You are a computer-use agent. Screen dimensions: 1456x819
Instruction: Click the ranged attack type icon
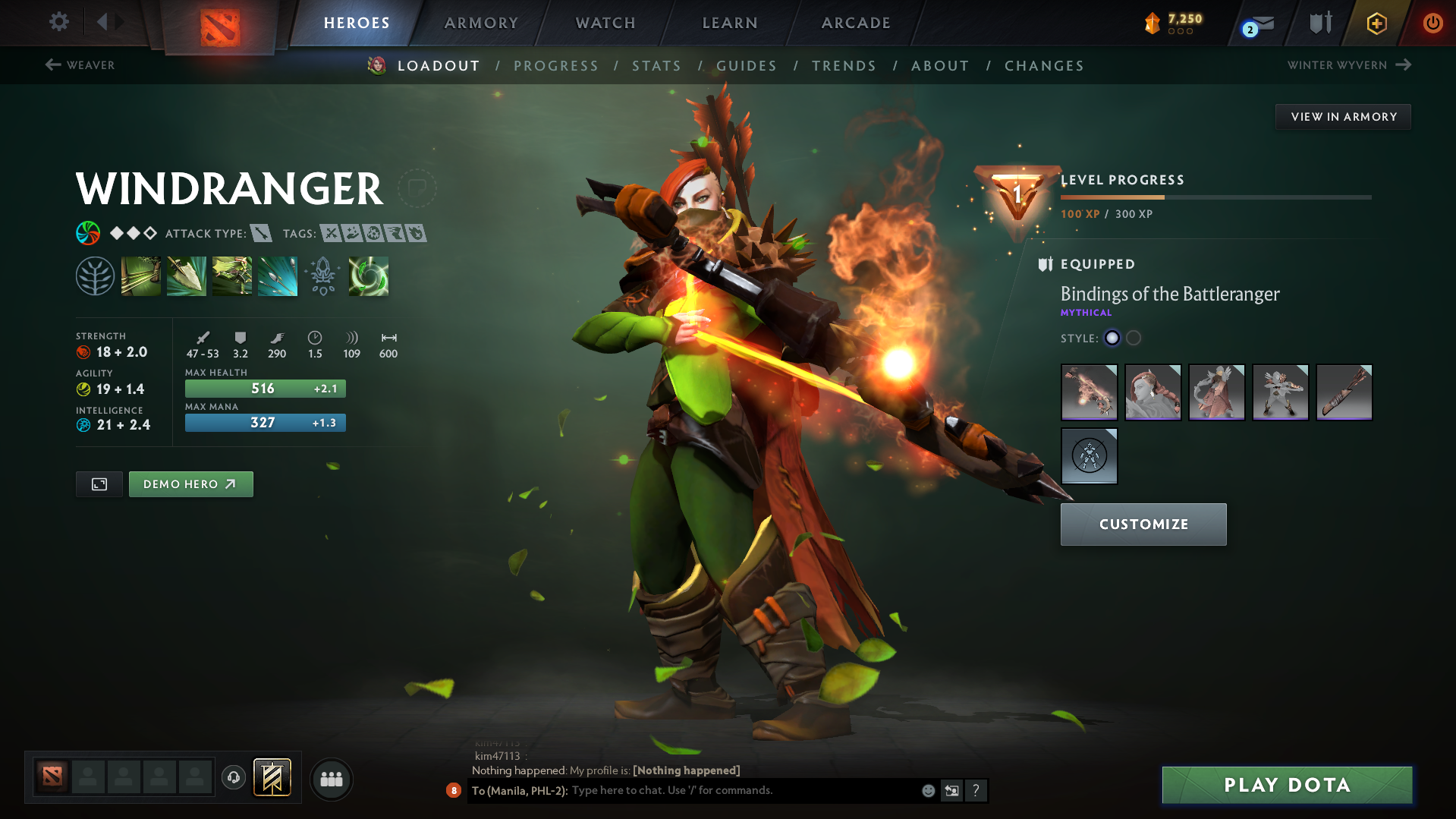pyautogui.click(x=262, y=234)
